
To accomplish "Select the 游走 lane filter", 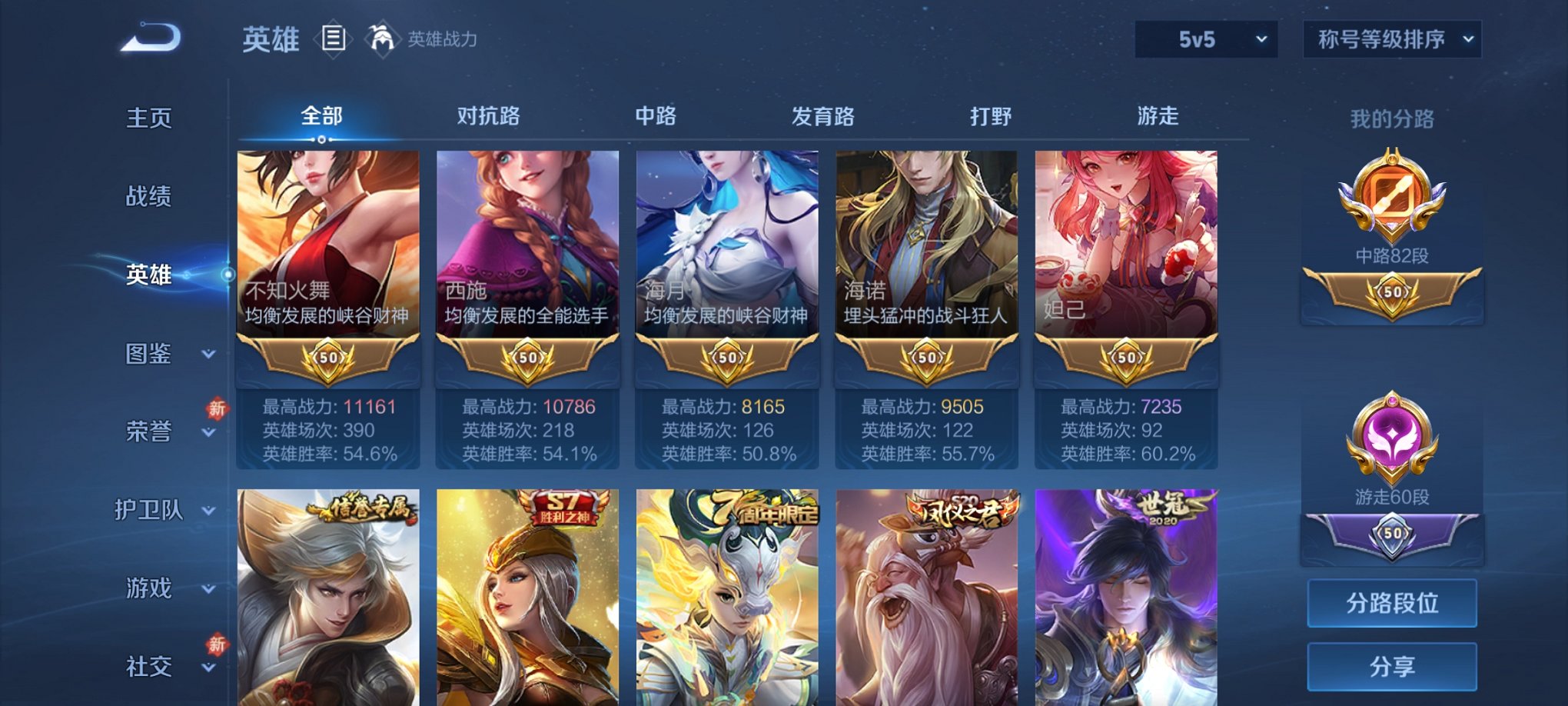I will click(x=1156, y=115).
